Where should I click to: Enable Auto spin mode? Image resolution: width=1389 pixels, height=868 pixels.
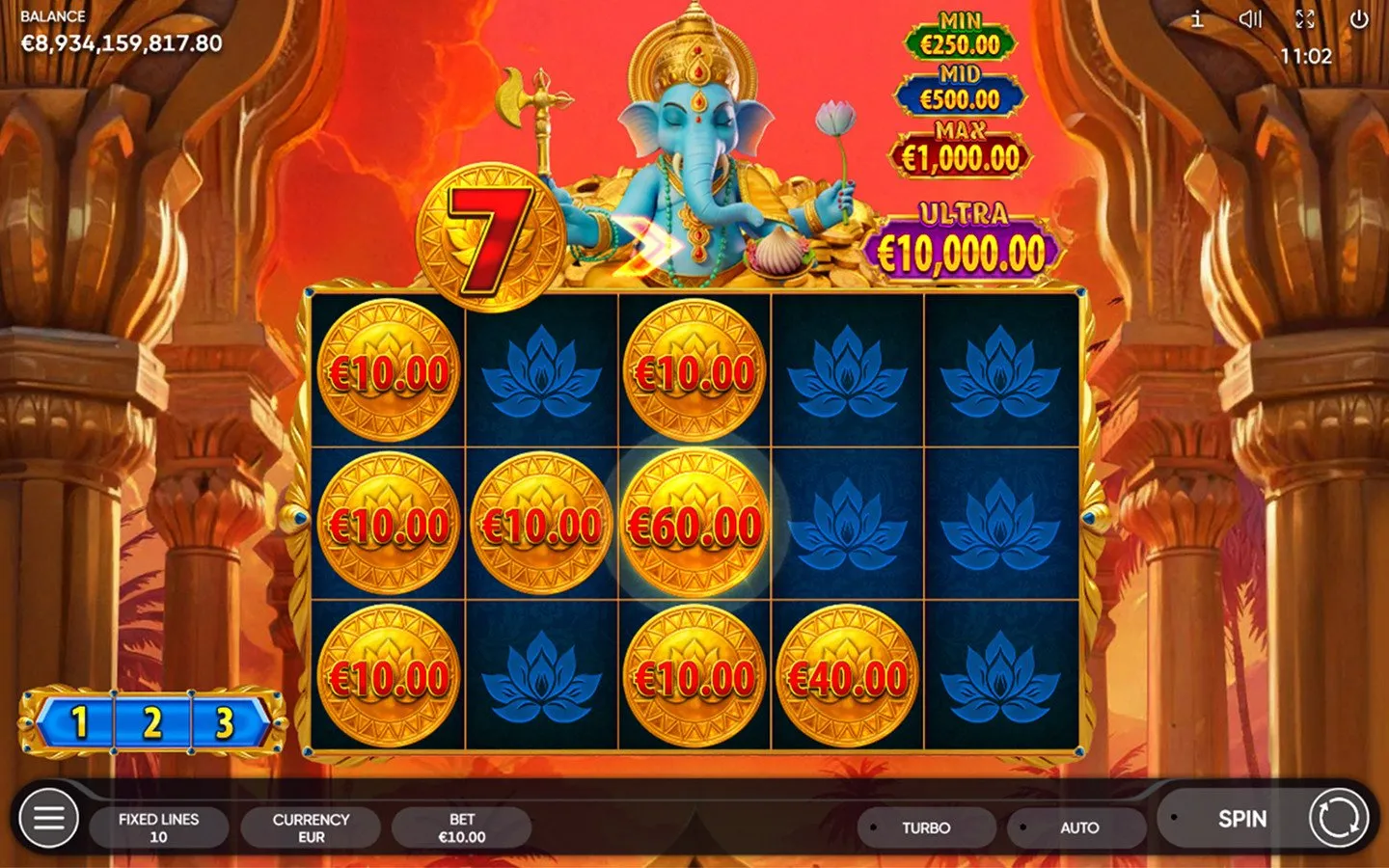pos(1077,827)
